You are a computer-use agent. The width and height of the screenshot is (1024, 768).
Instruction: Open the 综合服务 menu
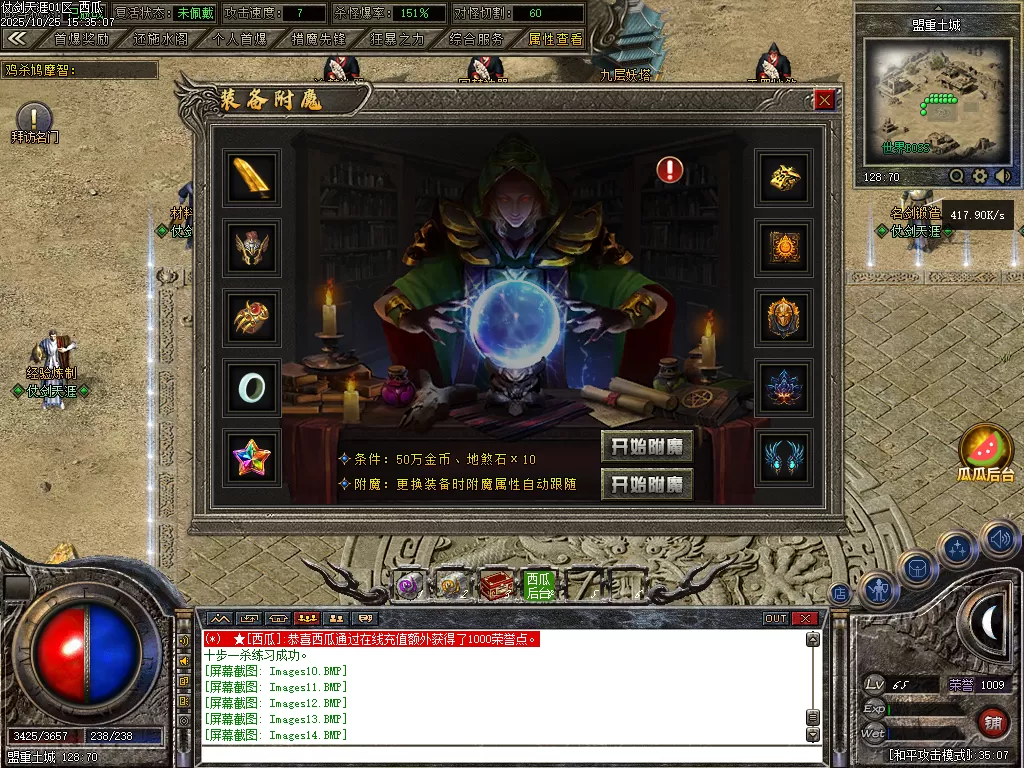pos(476,39)
